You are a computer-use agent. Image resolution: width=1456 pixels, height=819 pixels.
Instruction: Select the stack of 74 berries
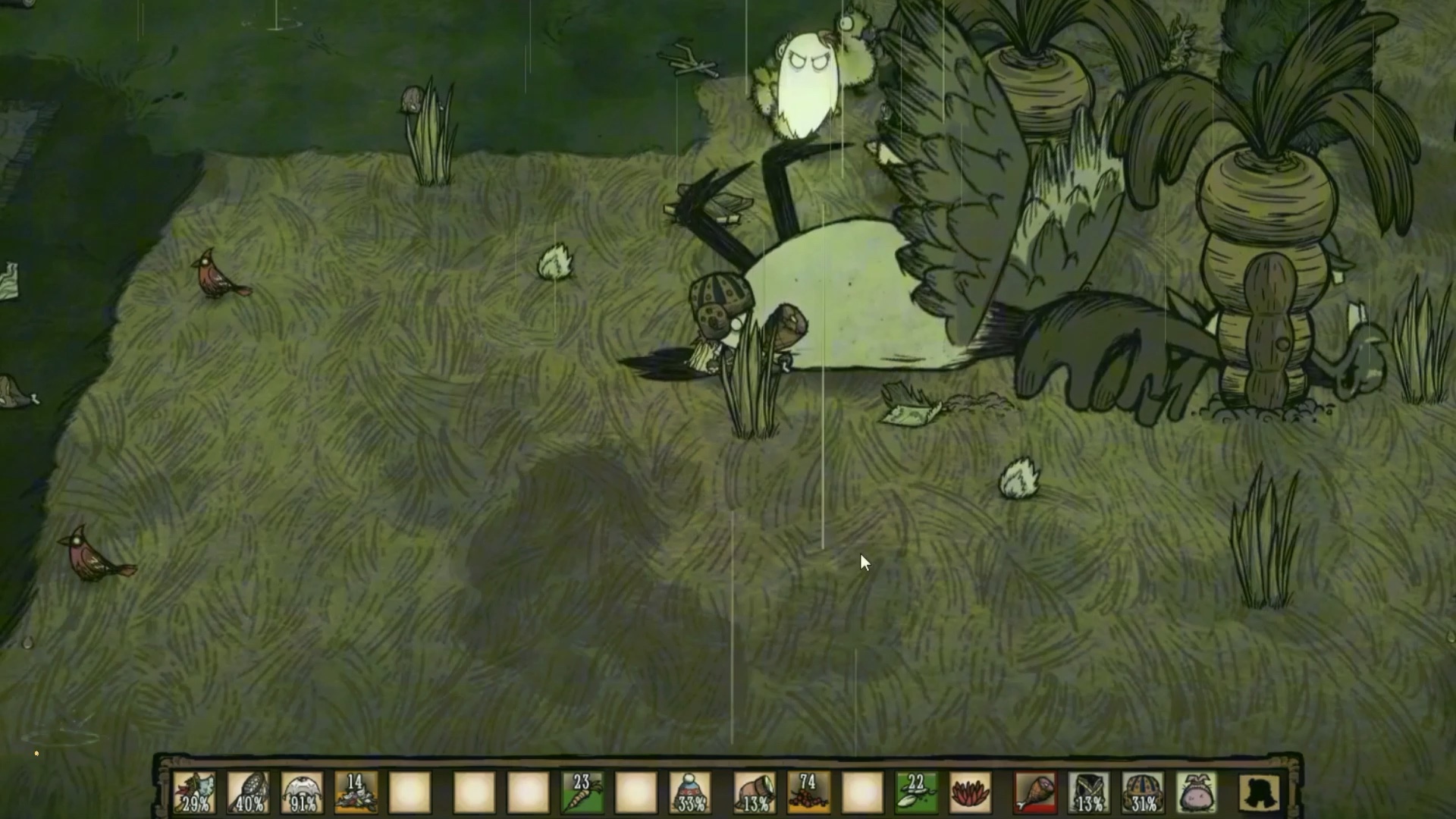(808, 792)
